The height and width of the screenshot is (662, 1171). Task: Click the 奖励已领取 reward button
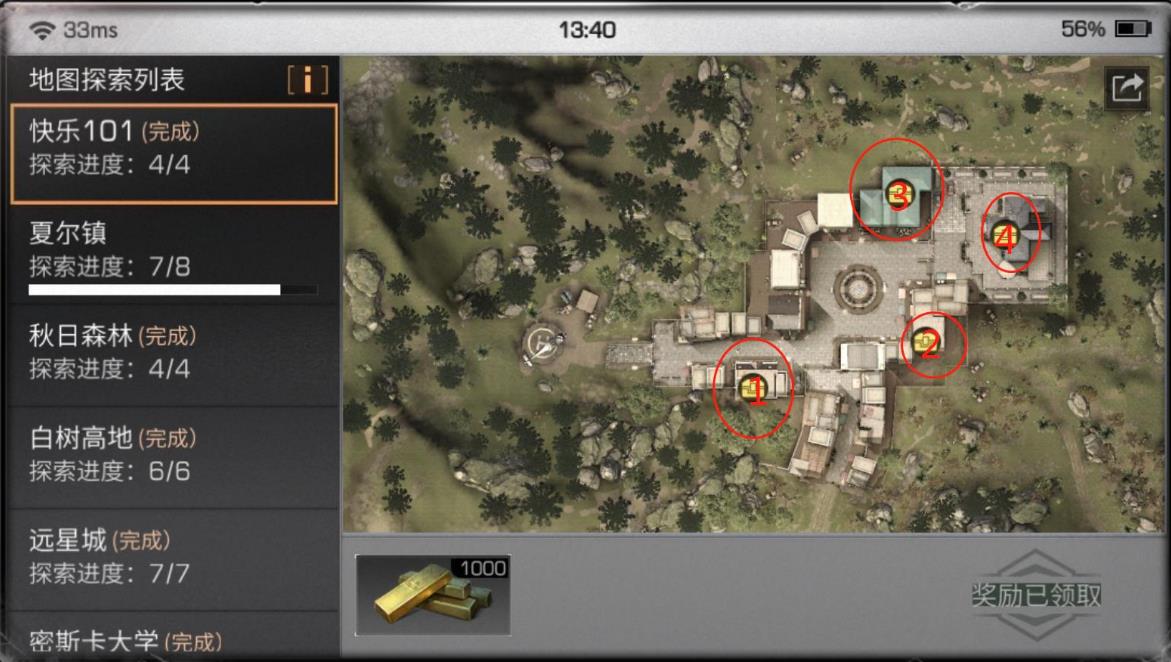coord(1036,595)
